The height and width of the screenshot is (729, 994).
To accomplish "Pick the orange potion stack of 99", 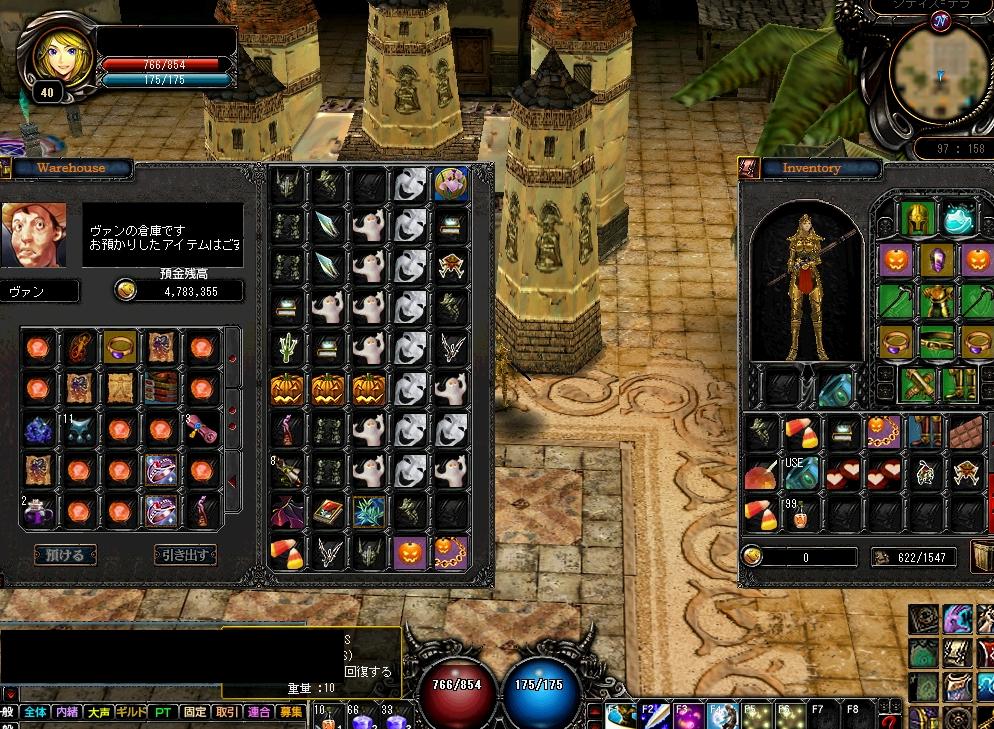I will 798,513.
